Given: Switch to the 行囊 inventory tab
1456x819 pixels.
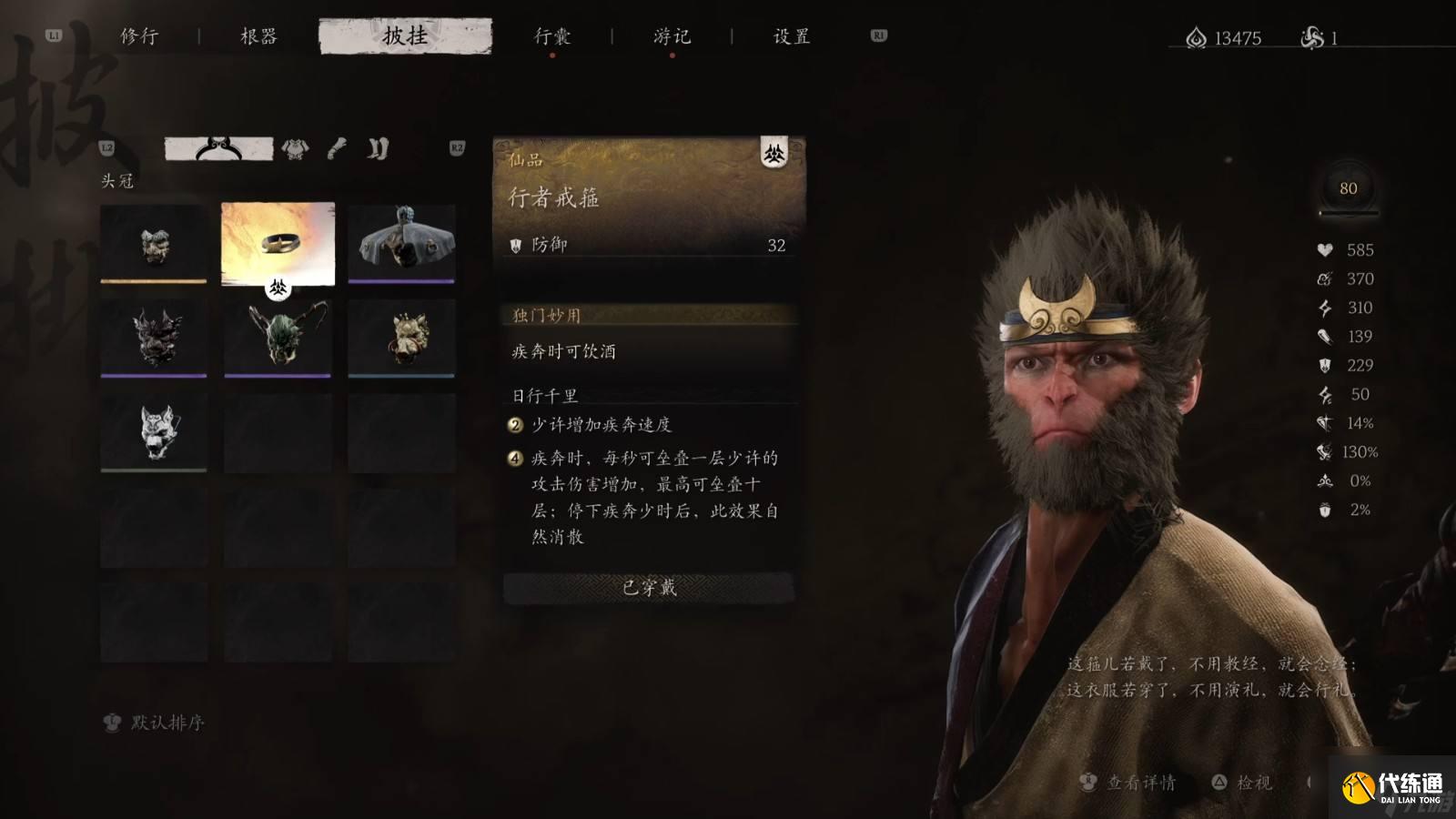Looking at the screenshot, I should [x=553, y=36].
